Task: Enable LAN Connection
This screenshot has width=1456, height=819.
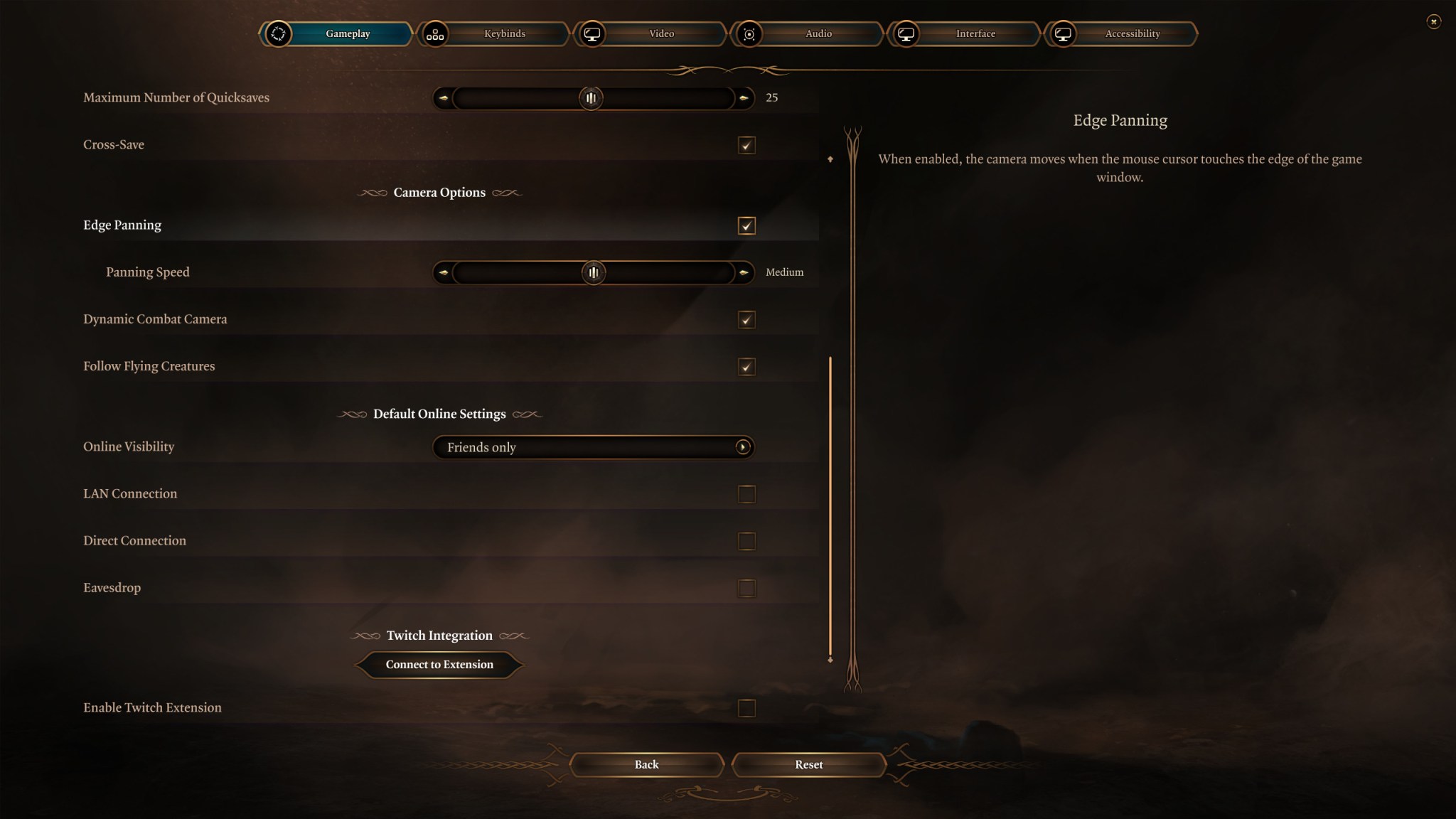Action: point(746,493)
